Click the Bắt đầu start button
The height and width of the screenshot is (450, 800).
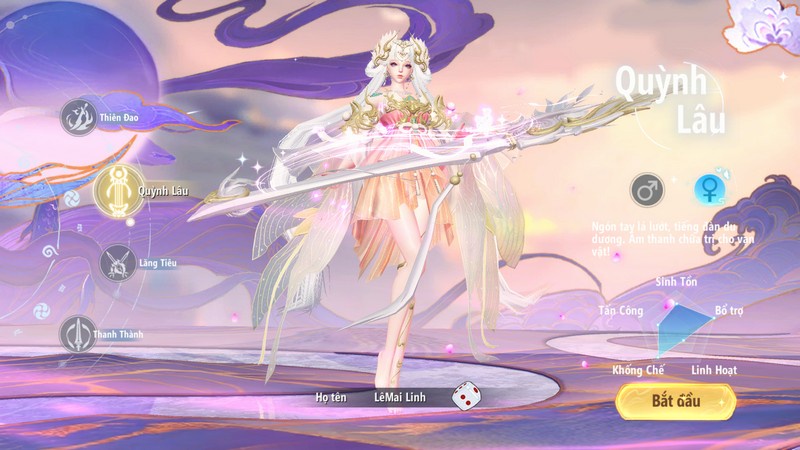tap(676, 401)
